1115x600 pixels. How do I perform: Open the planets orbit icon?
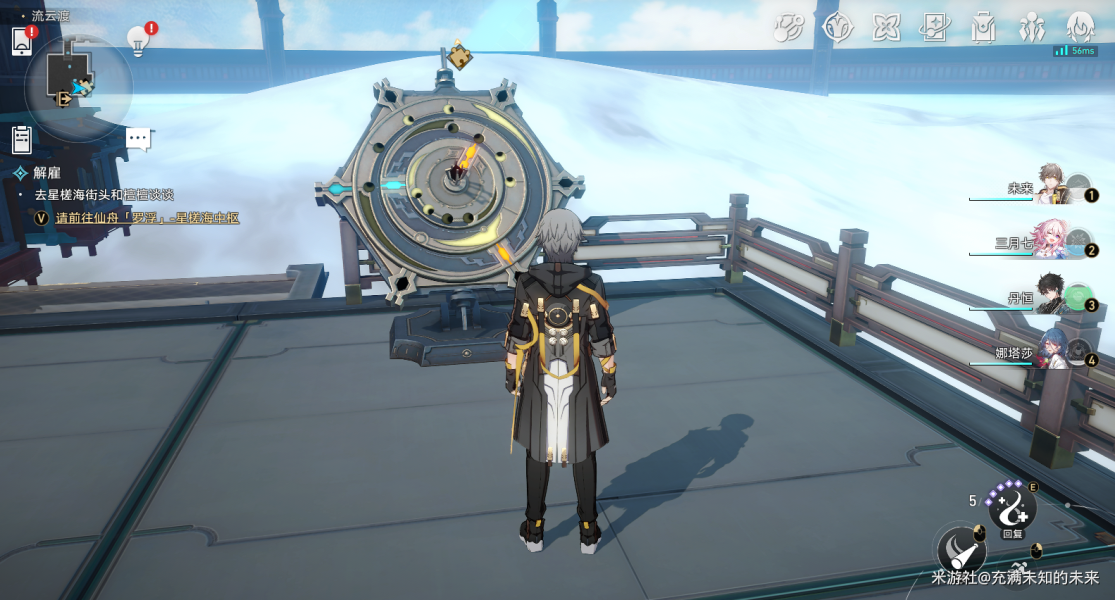tap(788, 27)
